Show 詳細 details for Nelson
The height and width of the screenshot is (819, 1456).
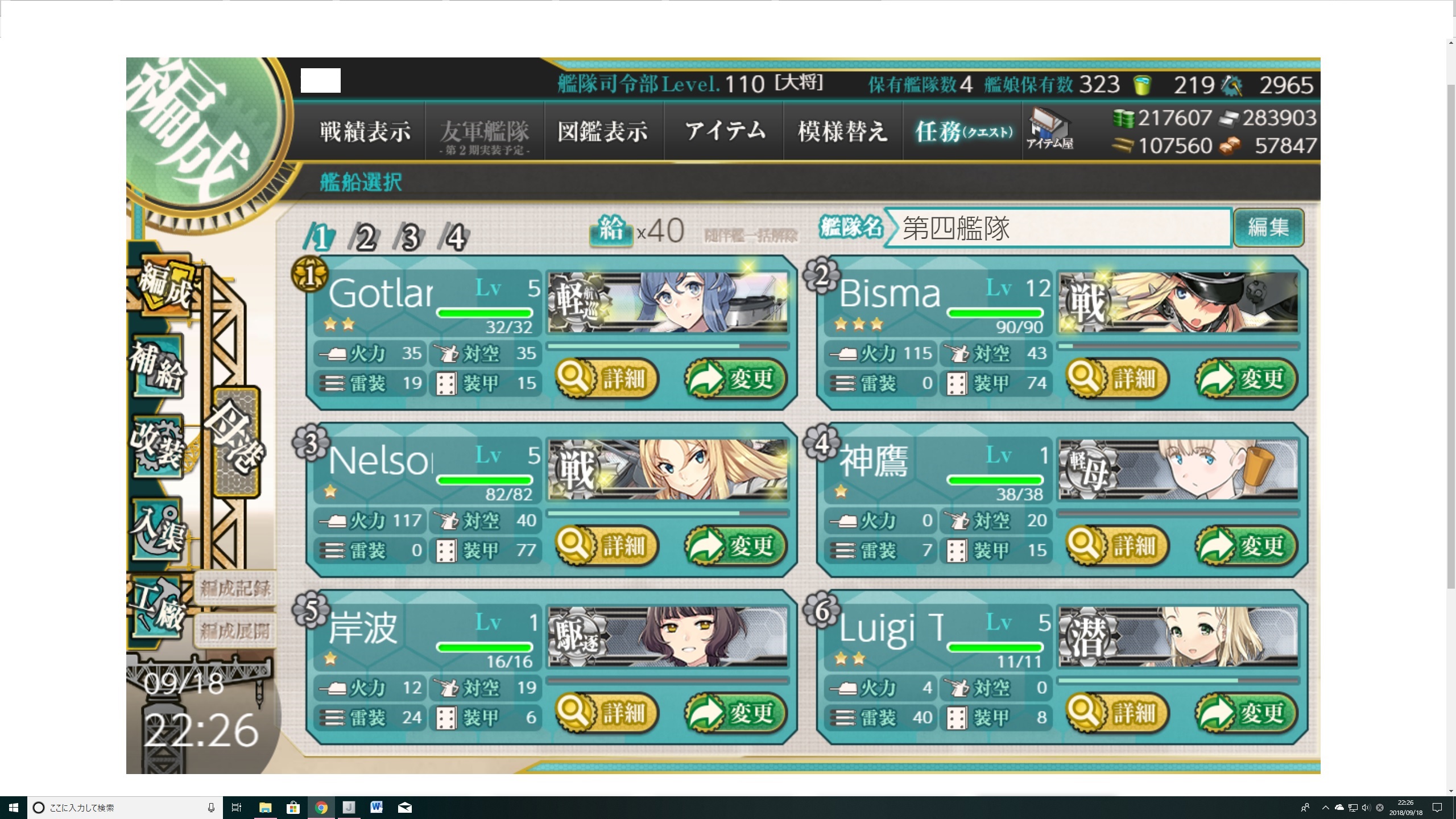pos(607,545)
